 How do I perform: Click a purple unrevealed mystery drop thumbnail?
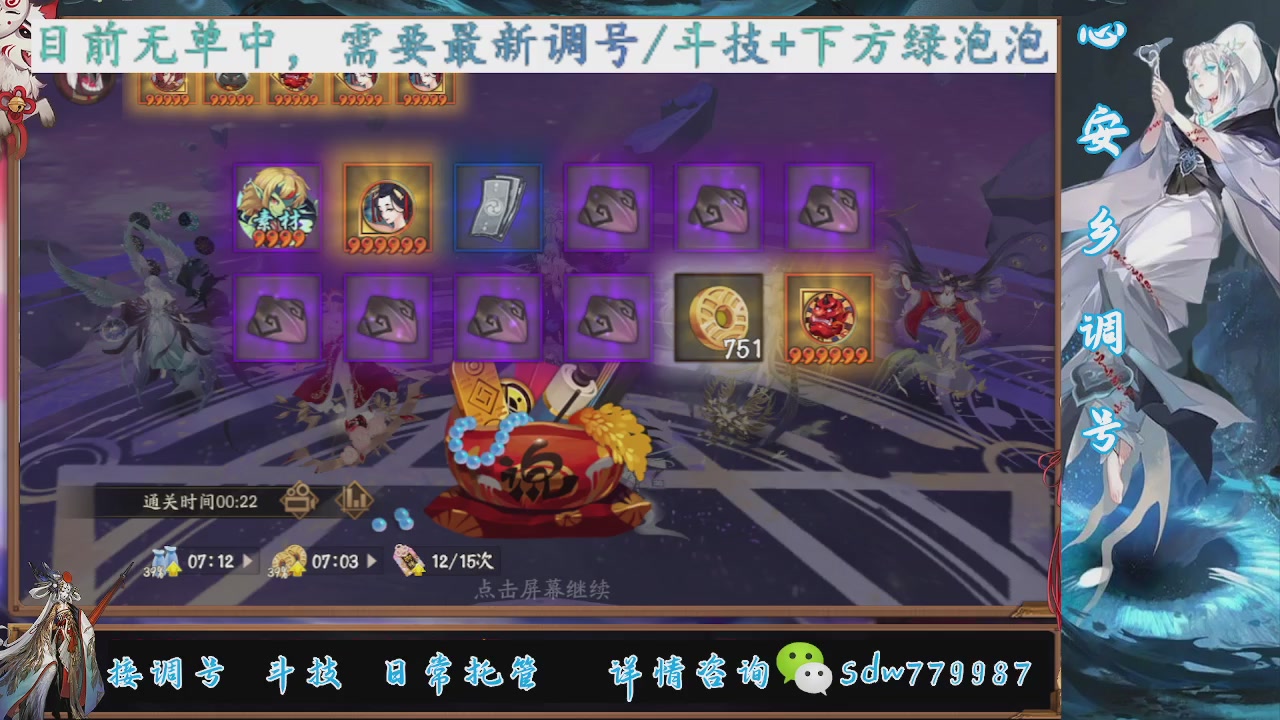(607, 207)
